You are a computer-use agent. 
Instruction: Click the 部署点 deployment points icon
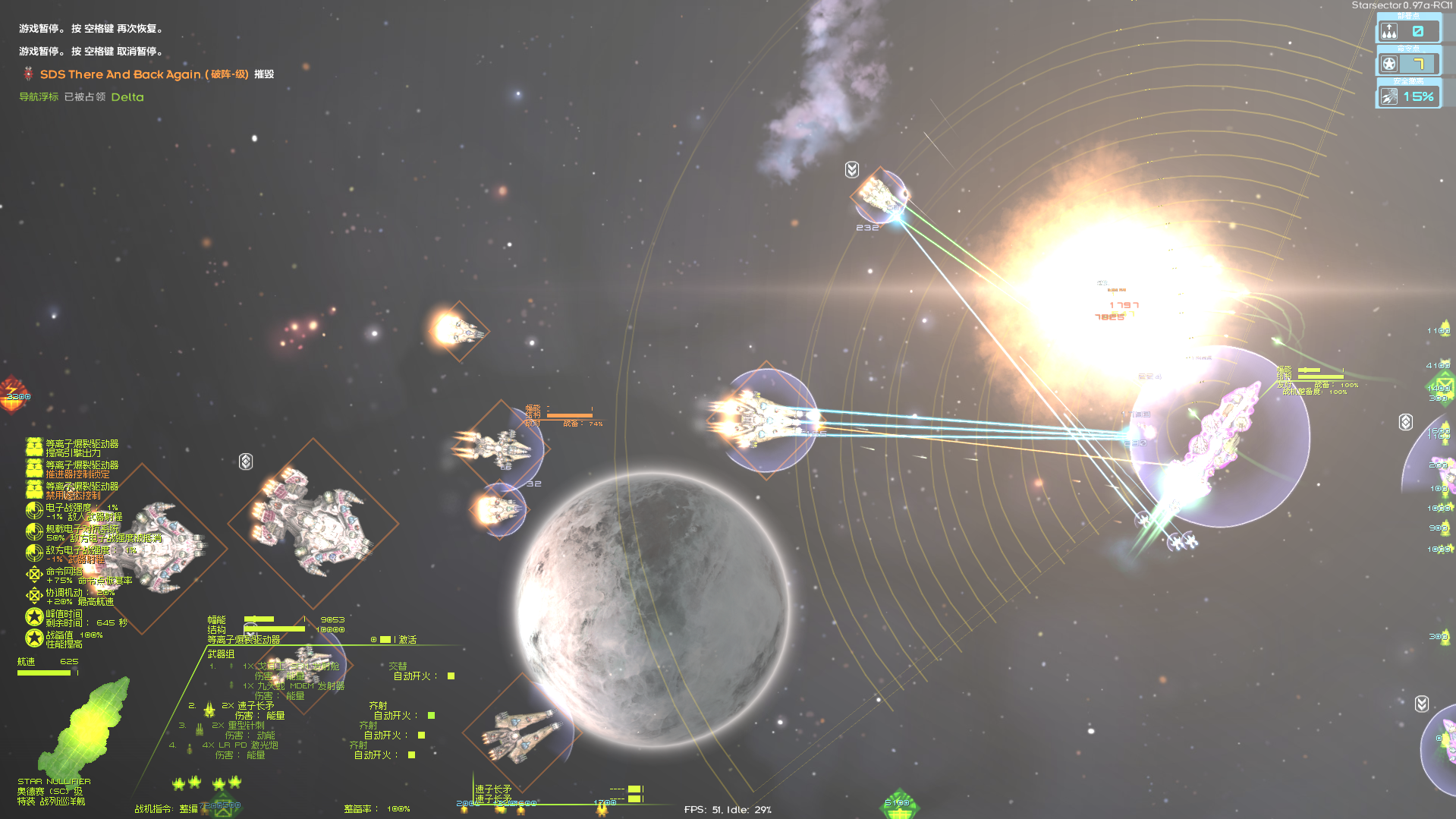coord(1388,30)
